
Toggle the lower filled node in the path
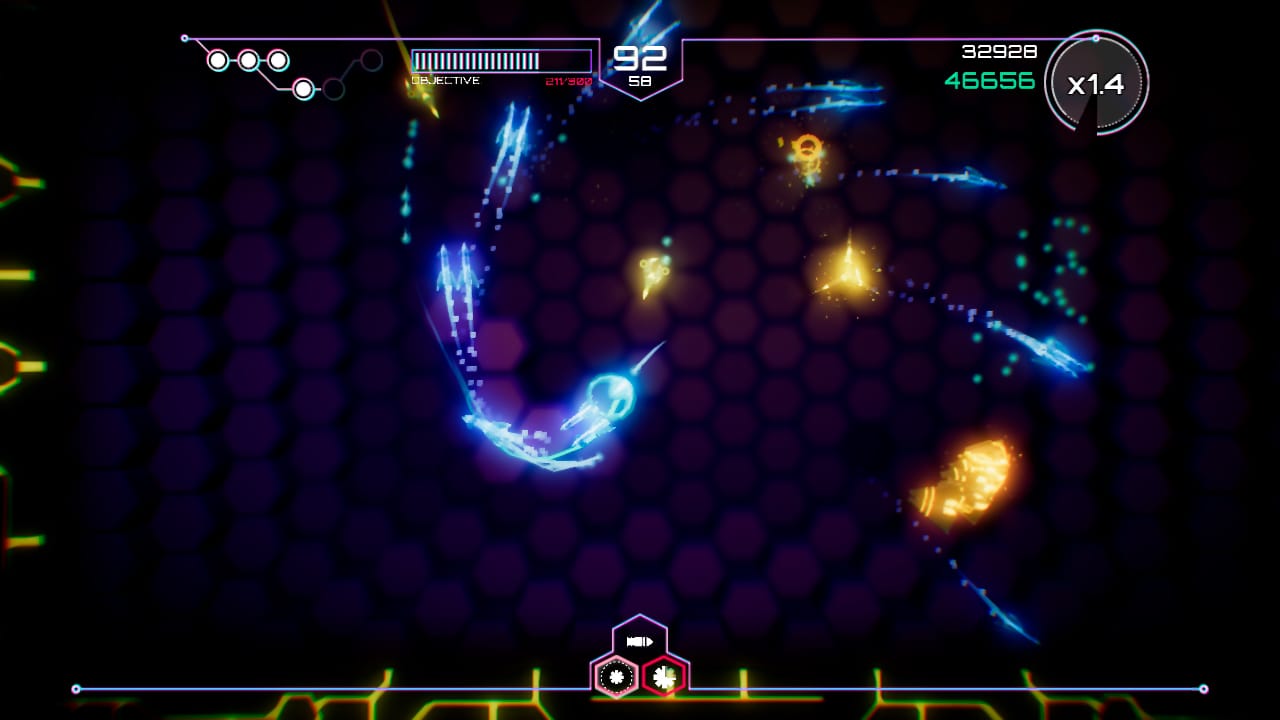coord(303,89)
